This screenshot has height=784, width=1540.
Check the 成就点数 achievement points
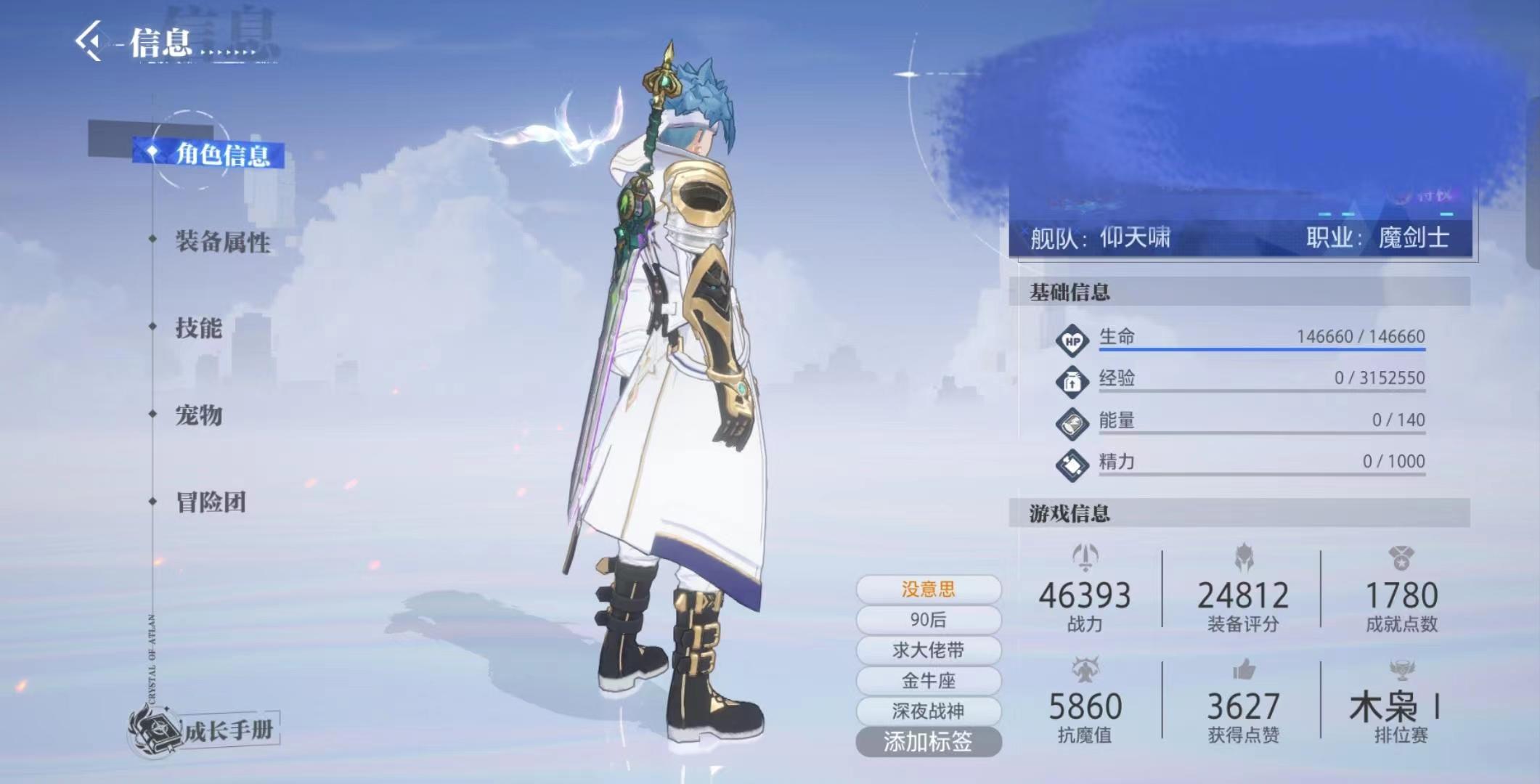[x=1401, y=597]
